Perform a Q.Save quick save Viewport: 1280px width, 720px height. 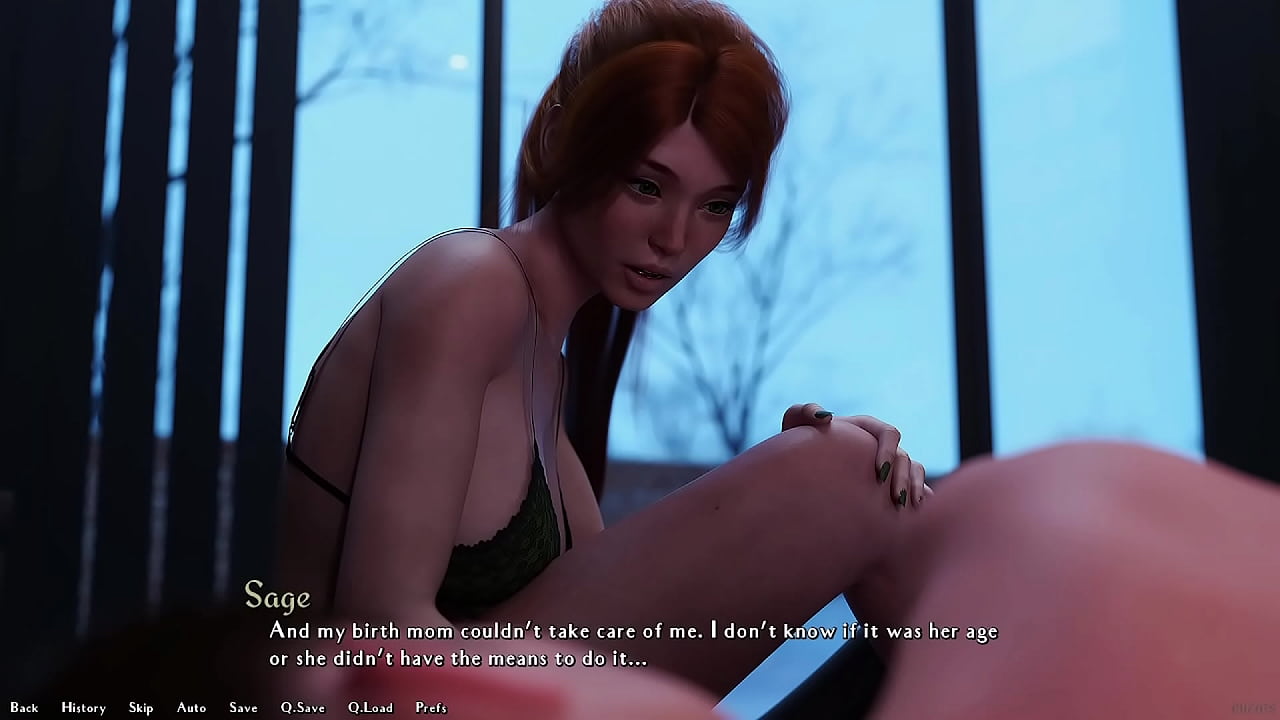click(305, 707)
